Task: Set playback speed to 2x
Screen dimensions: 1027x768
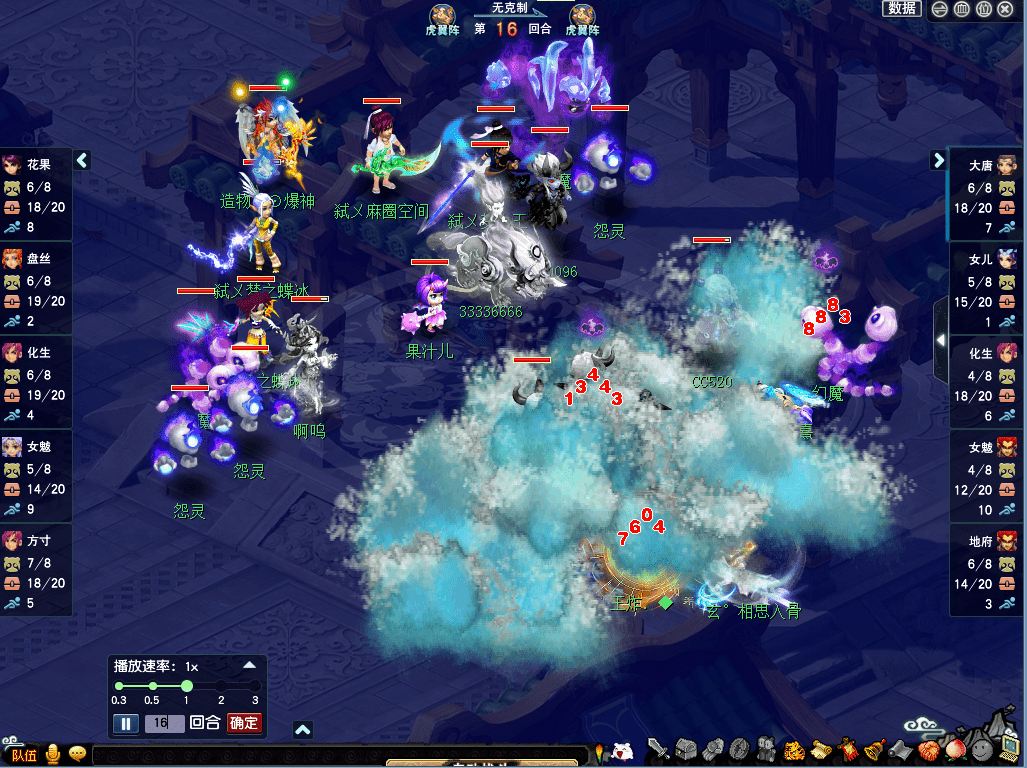Action: coord(221,686)
